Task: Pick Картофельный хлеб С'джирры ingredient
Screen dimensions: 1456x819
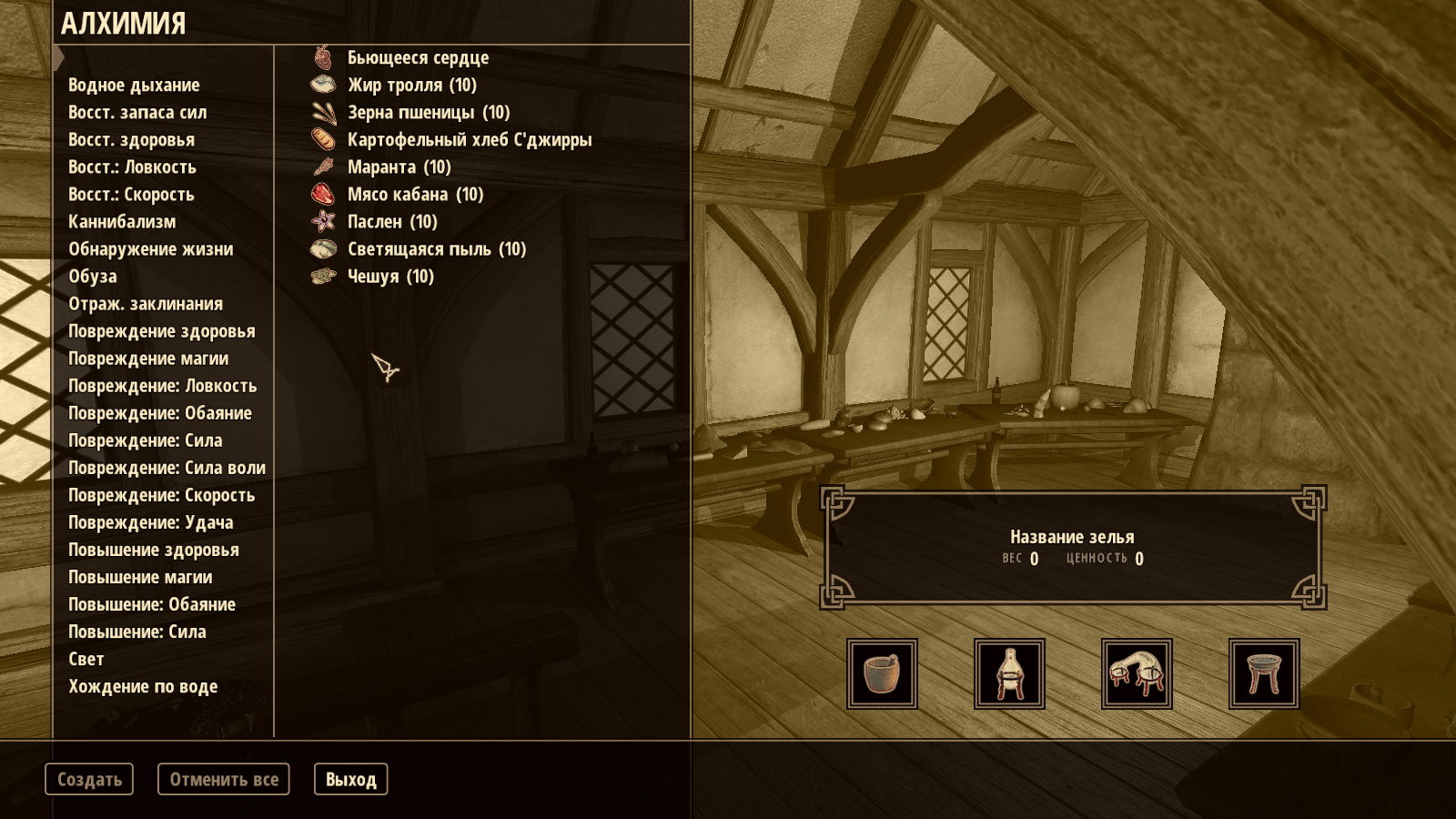Action: coord(469,139)
